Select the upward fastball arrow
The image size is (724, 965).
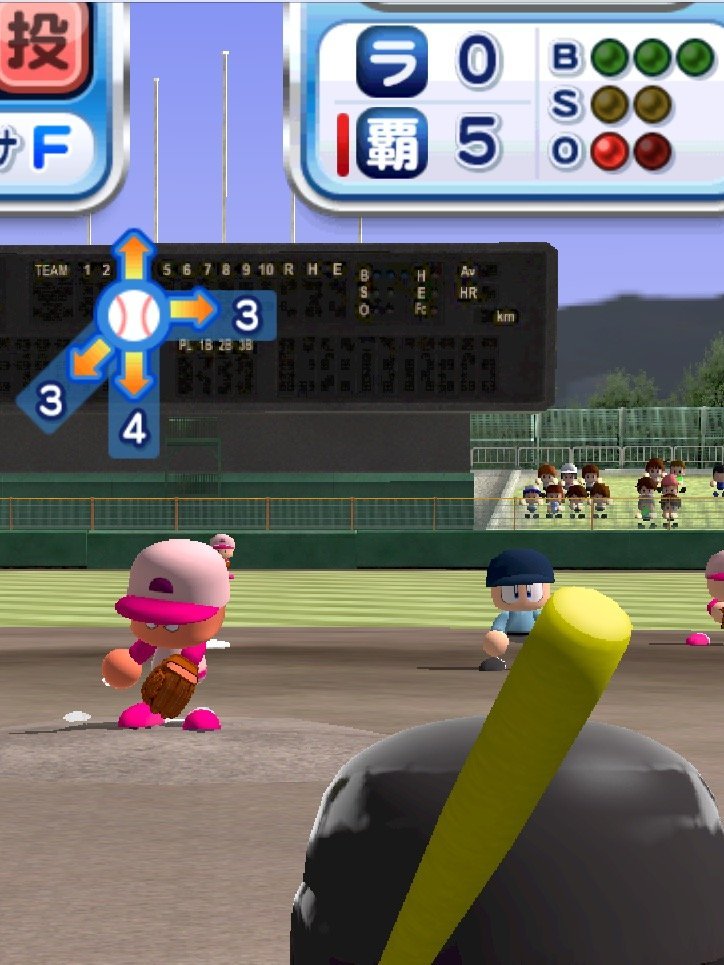(134, 258)
